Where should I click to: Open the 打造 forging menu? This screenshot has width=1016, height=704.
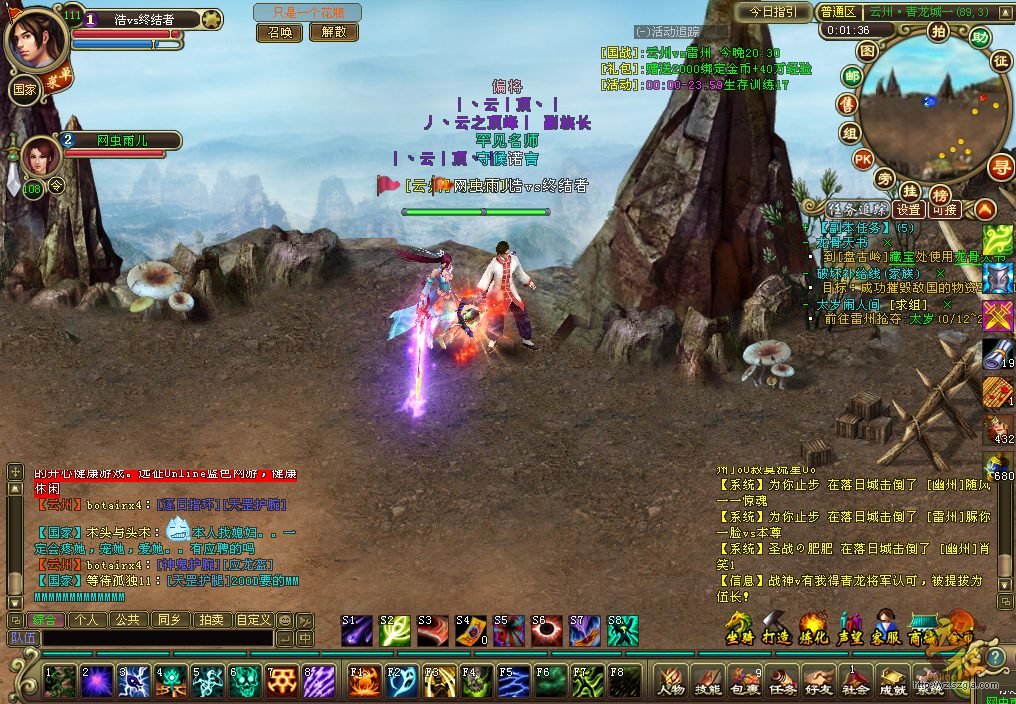(776, 629)
